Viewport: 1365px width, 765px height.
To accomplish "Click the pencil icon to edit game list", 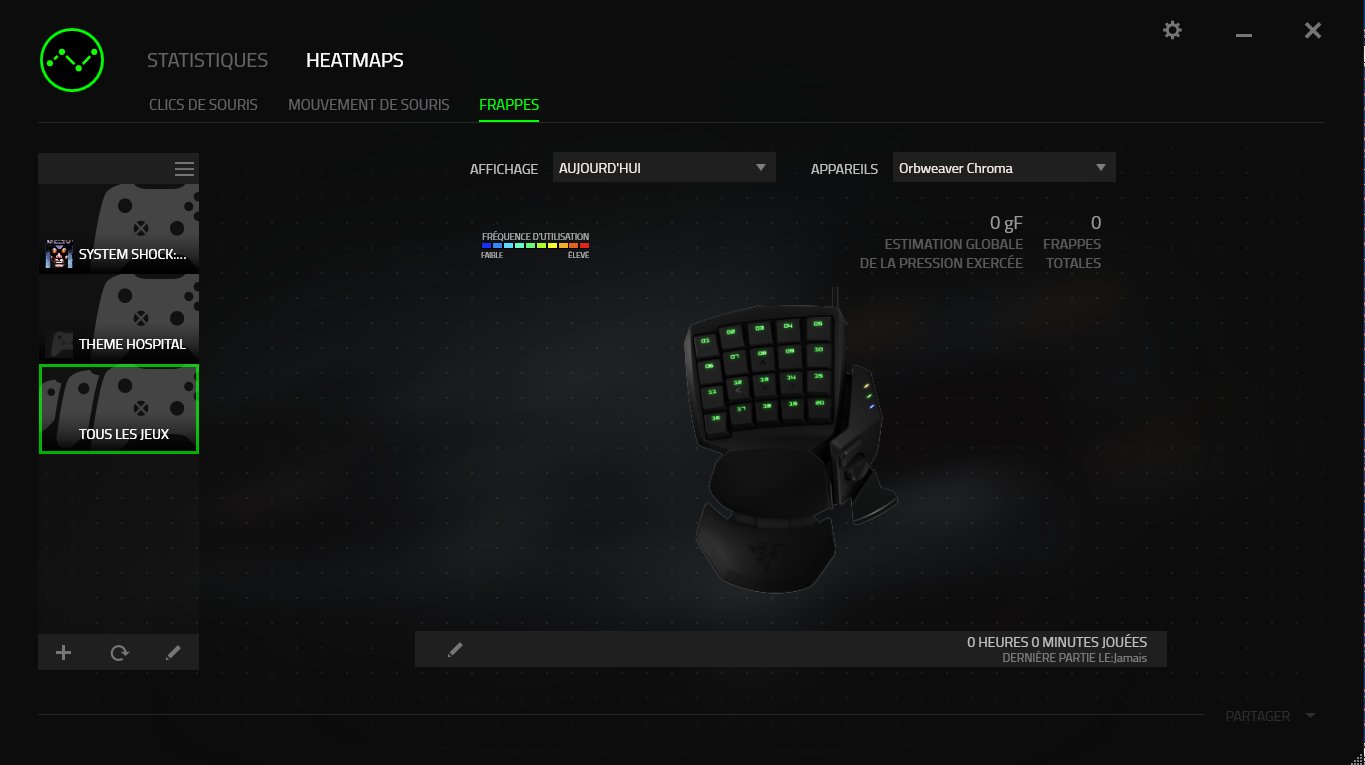I will click(173, 652).
